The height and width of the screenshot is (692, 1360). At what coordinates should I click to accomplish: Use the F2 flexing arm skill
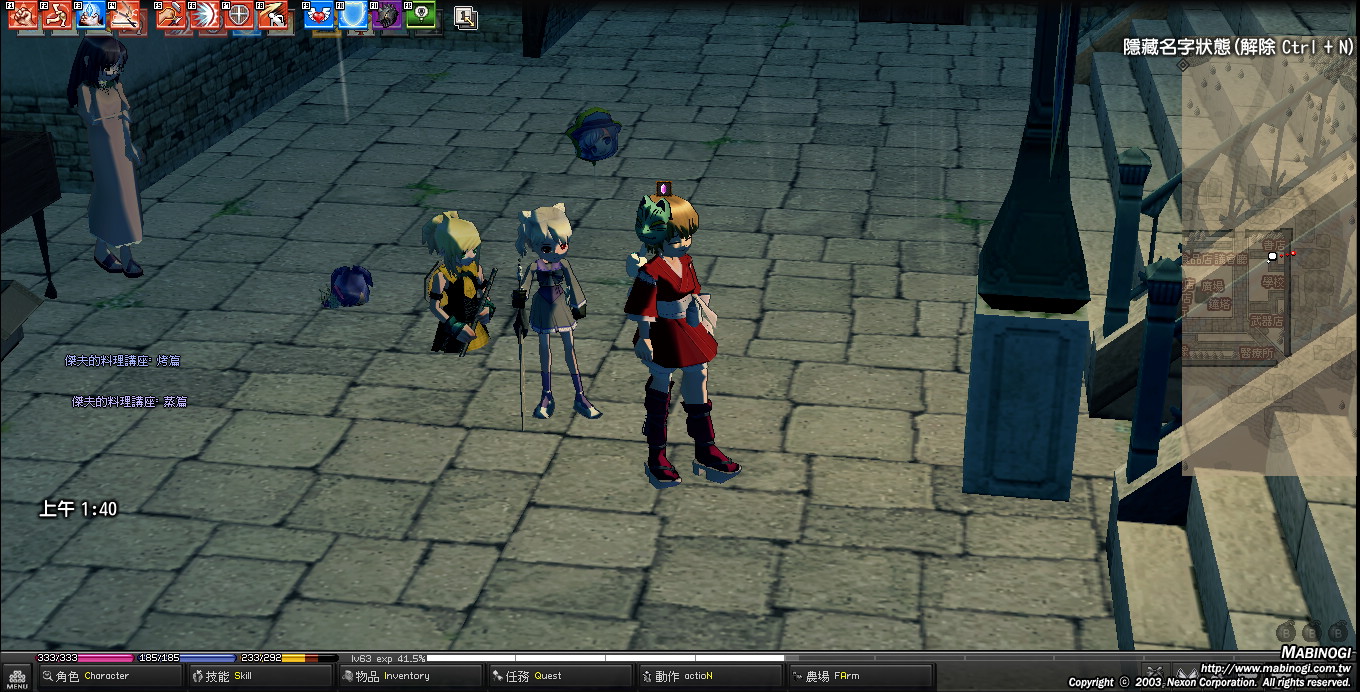(x=58, y=15)
